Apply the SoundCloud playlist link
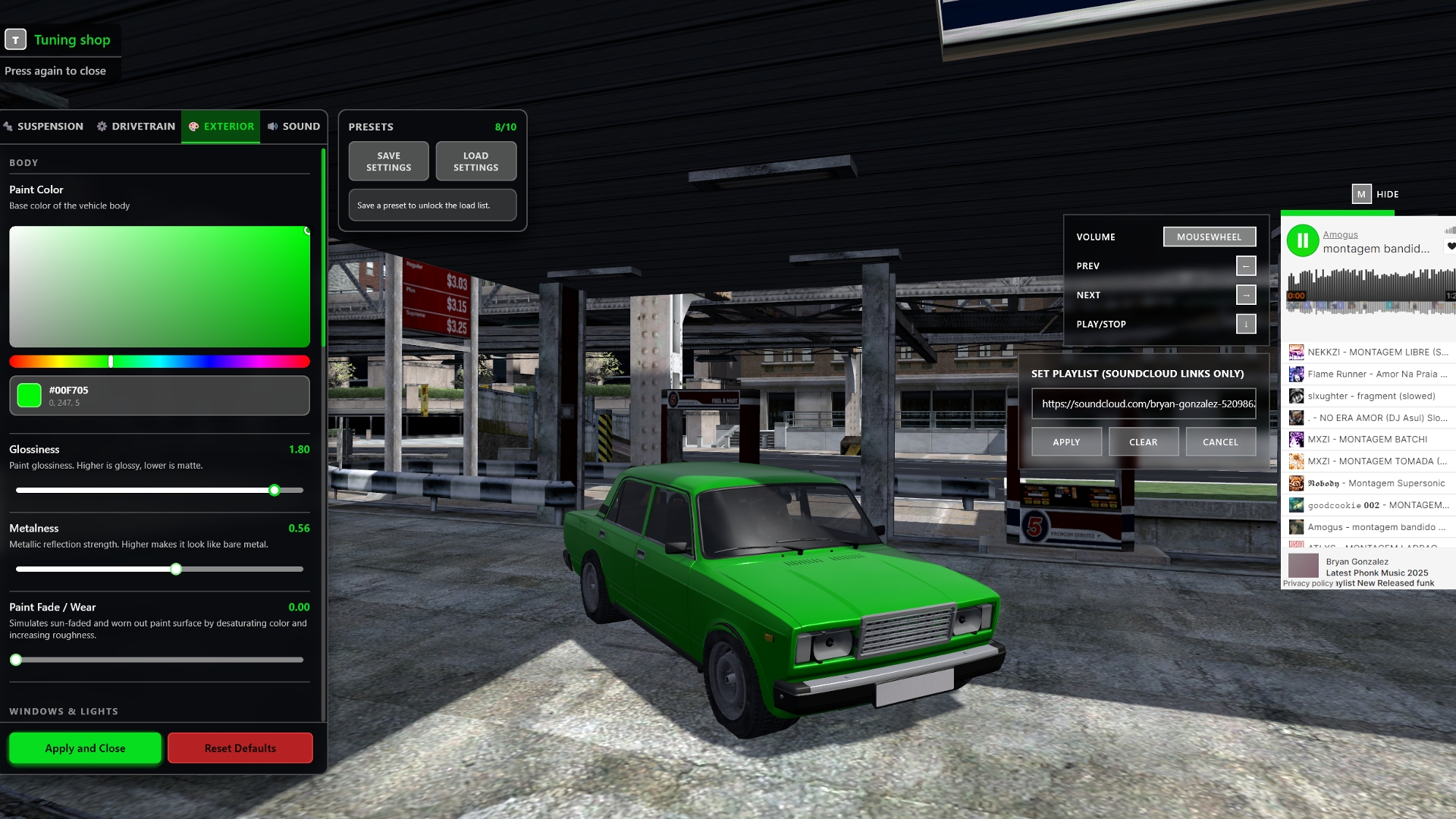 (x=1066, y=442)
